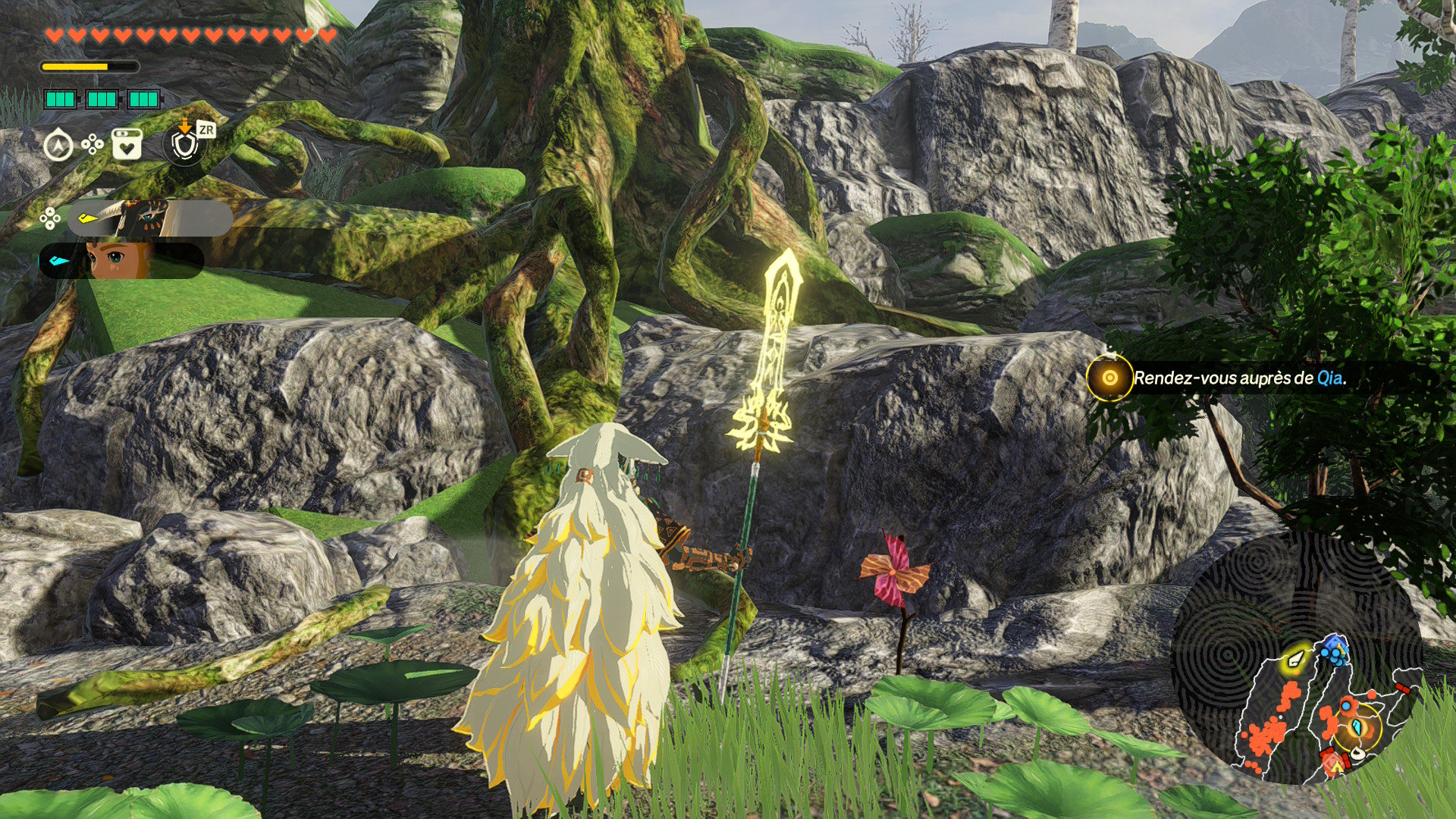Use the heart container healing item icon

[x=127, y=144]
